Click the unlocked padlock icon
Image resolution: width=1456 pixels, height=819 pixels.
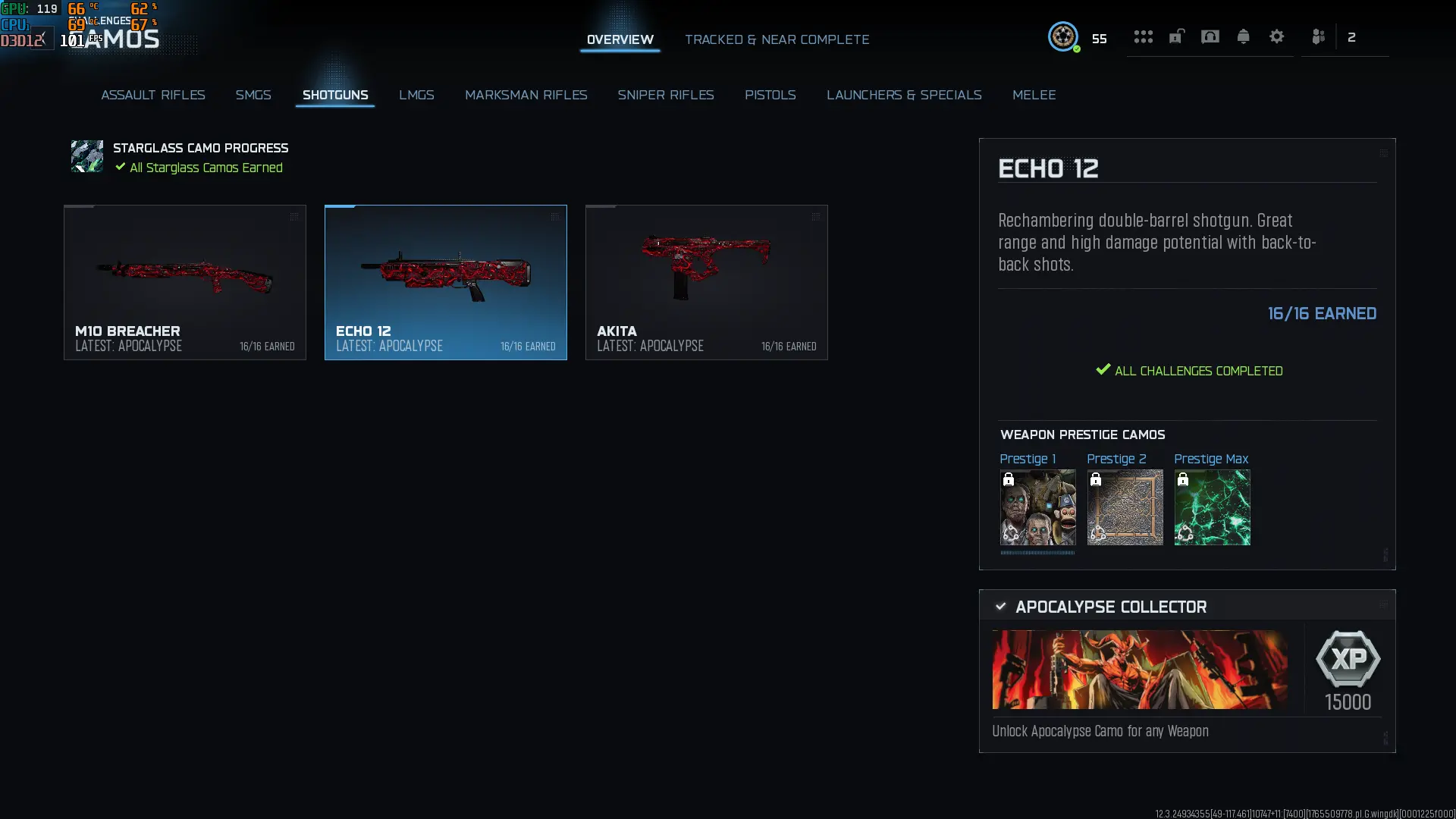[x=1176, y=36]
